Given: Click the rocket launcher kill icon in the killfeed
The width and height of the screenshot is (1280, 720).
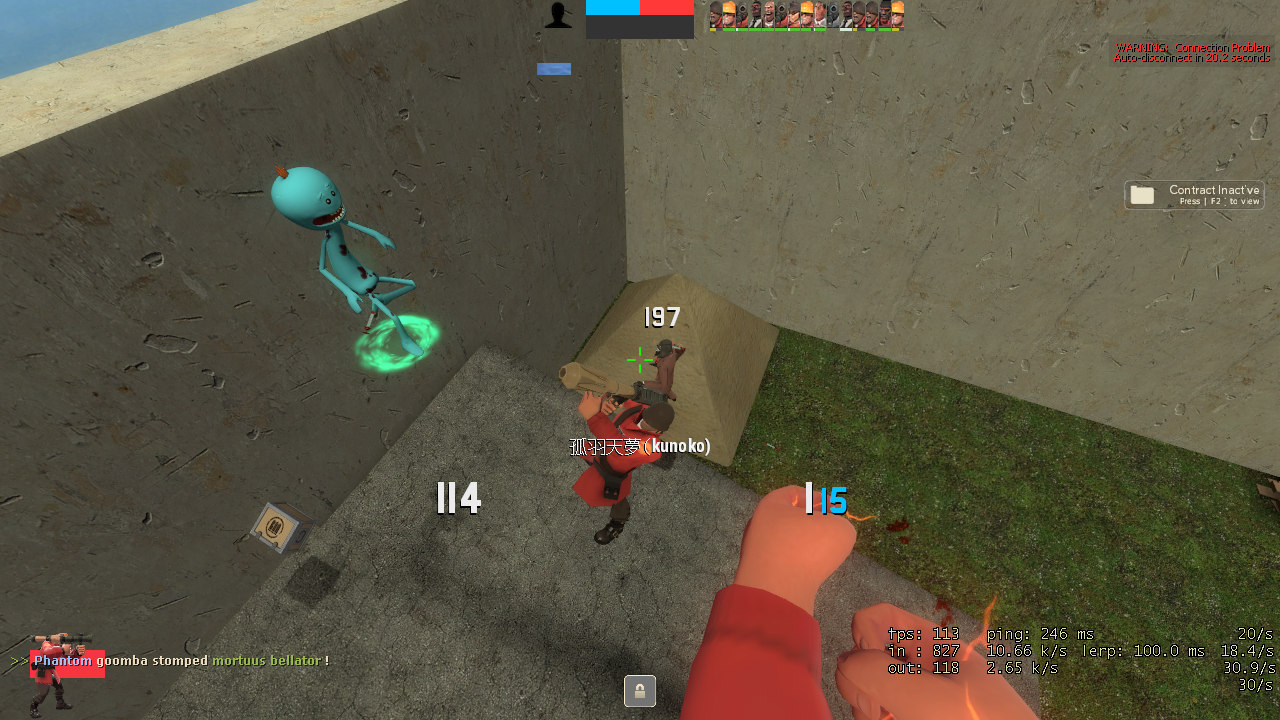Looking at the screenshot, I should click(x=62, y=638).
